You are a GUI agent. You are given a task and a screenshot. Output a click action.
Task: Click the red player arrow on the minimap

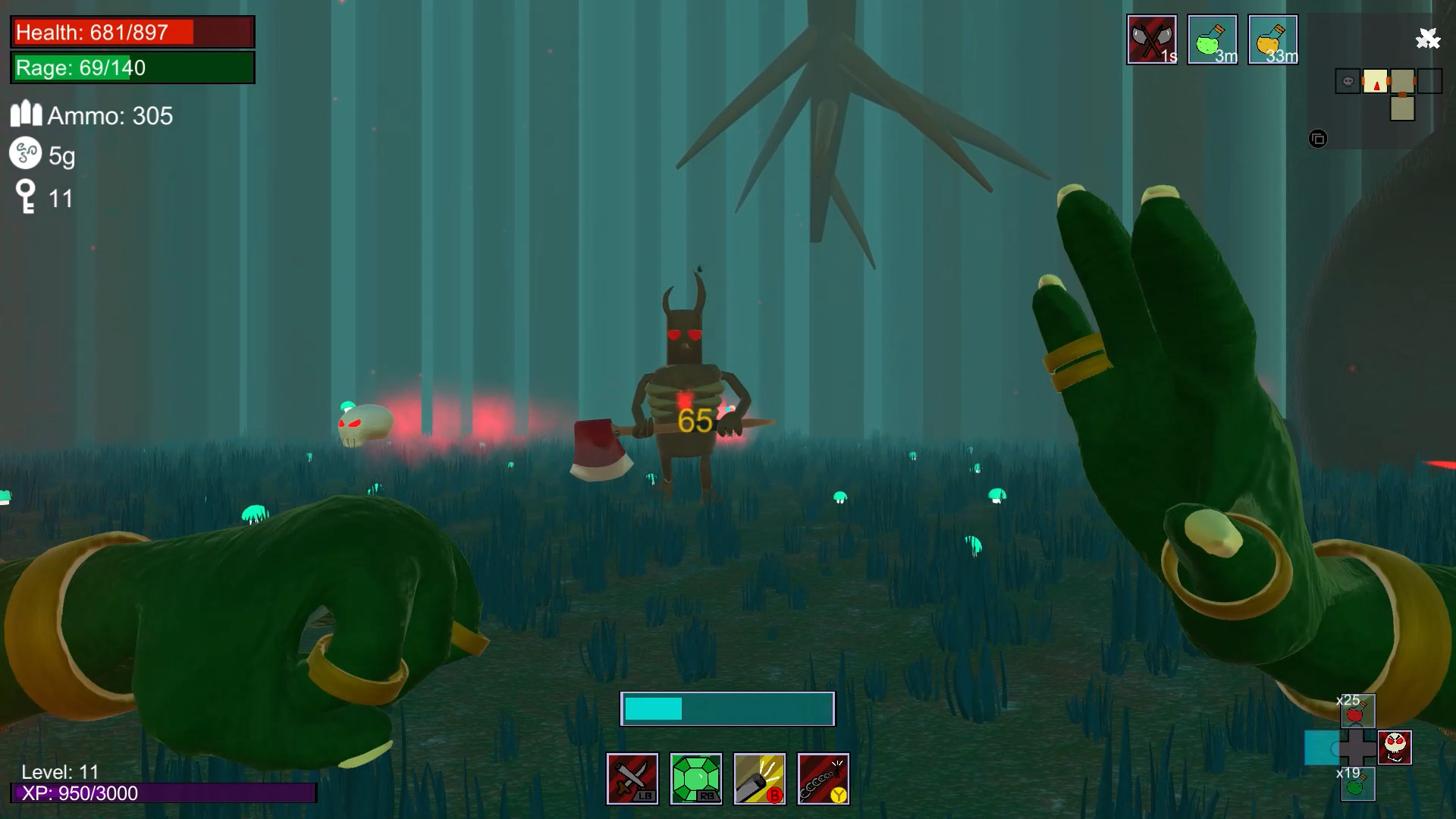(x=1376, y=84)
